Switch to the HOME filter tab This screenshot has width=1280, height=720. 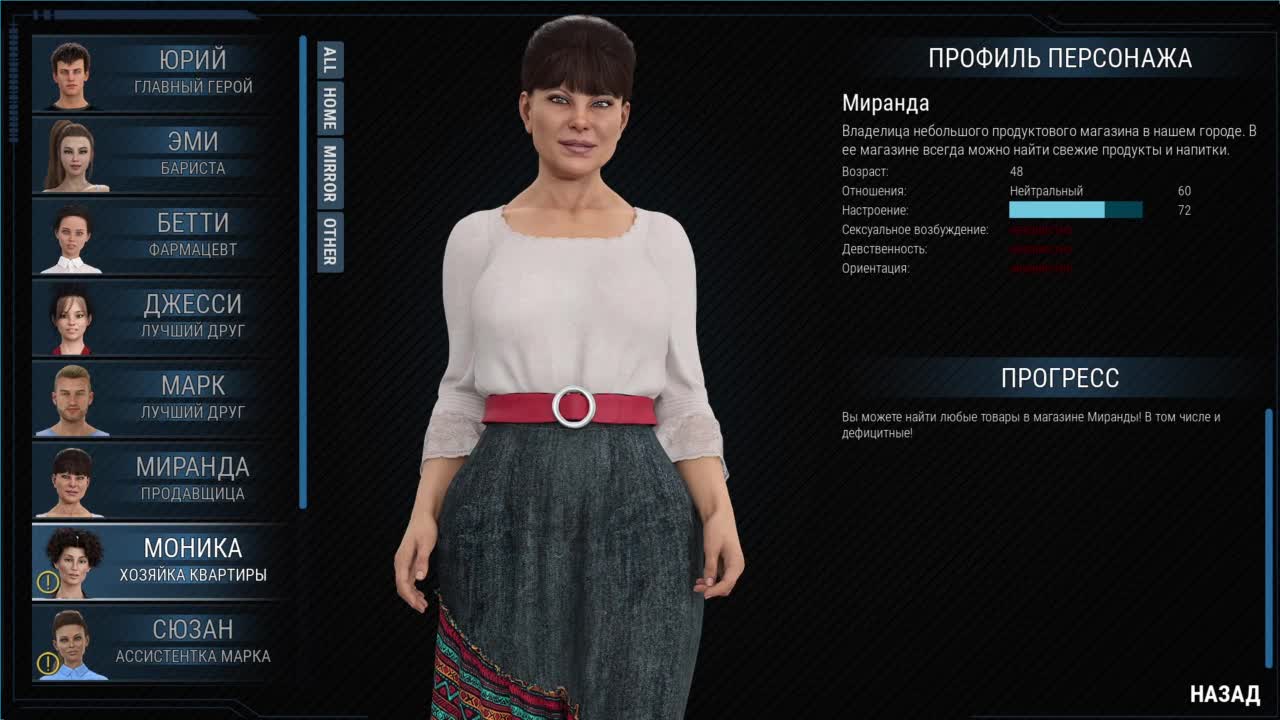coord(329,108)
